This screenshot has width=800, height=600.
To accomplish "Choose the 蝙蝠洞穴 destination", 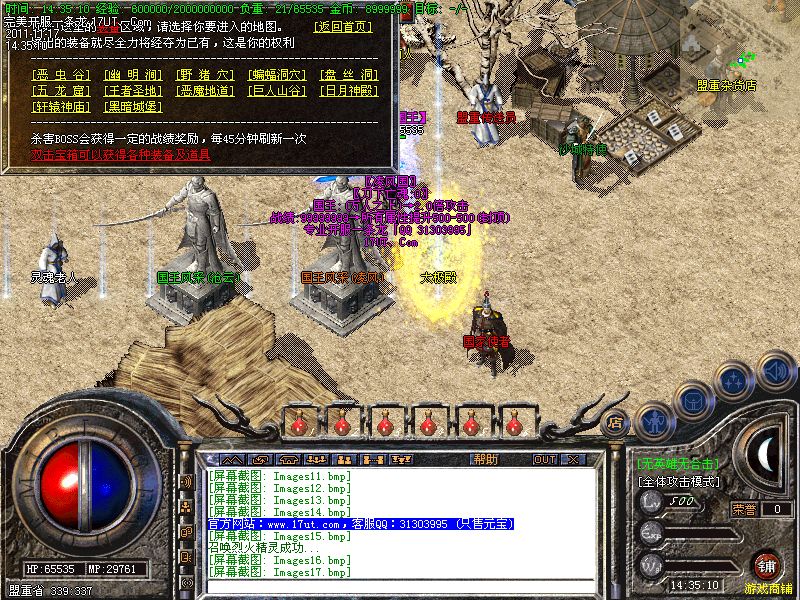I will (276, 75).
